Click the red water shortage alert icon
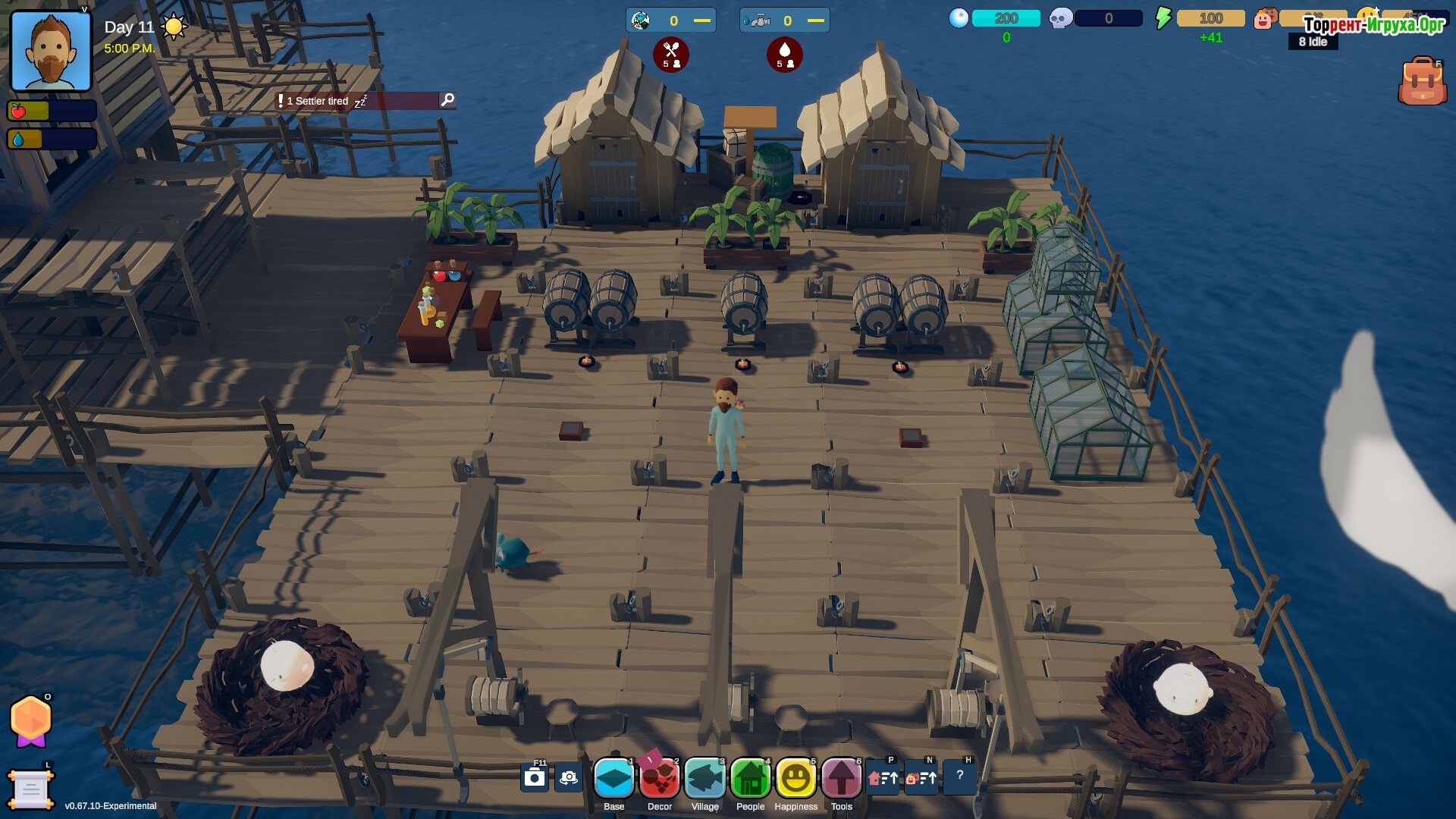This screenshot has width=1456, height=819. pyautogui.click(x=784, y=55)
